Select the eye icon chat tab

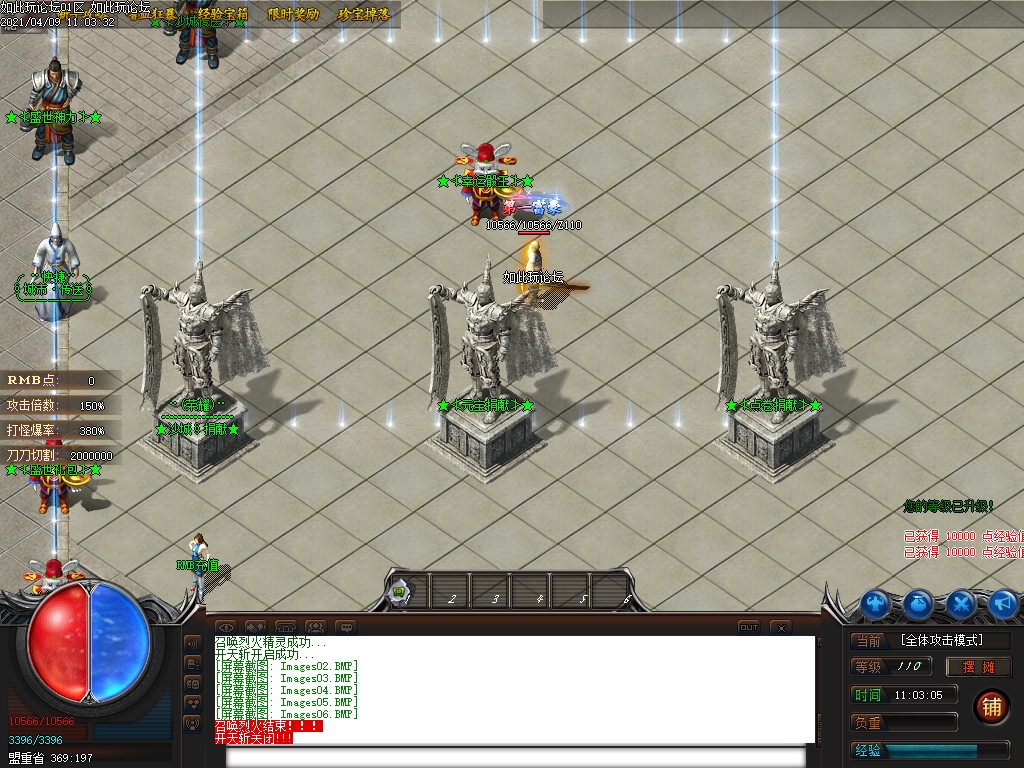pyautogui.click(x=225, y=627)
